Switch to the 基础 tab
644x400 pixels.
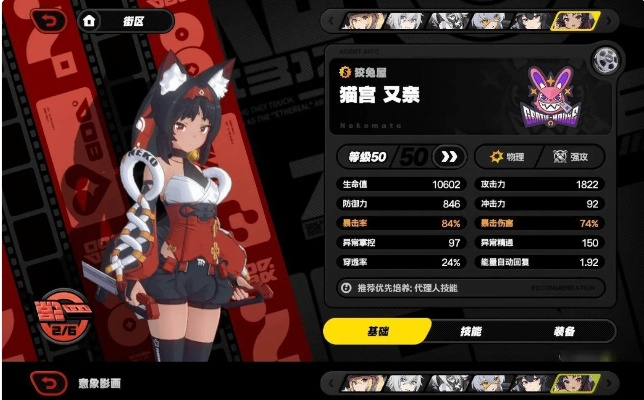377,331
